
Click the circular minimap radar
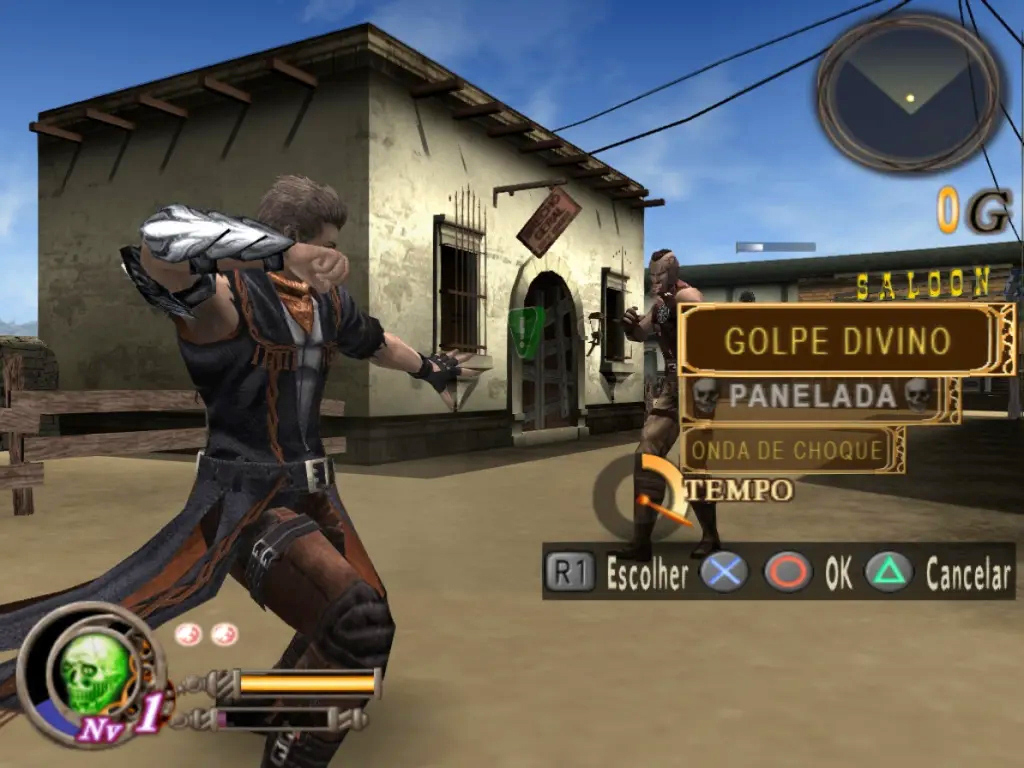coord(909,93)
